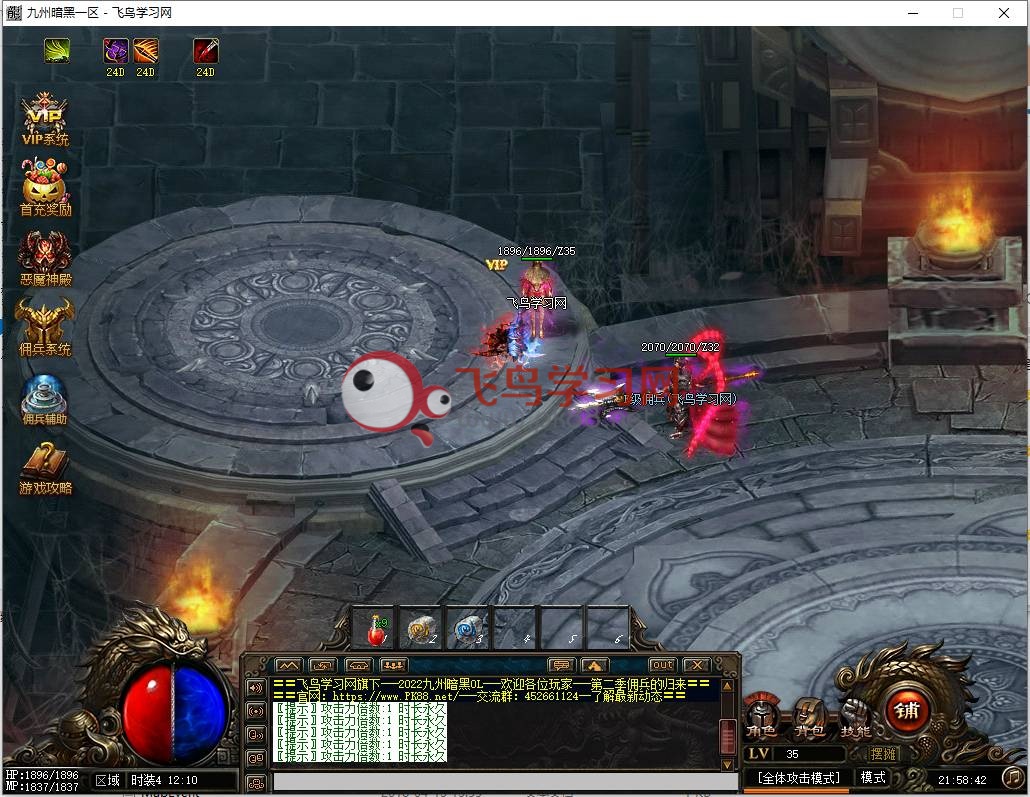Viewport: 1030px width, 797px height.
Task: Switch attack mode with the 模式 button
Action: (x=873, y=777)
